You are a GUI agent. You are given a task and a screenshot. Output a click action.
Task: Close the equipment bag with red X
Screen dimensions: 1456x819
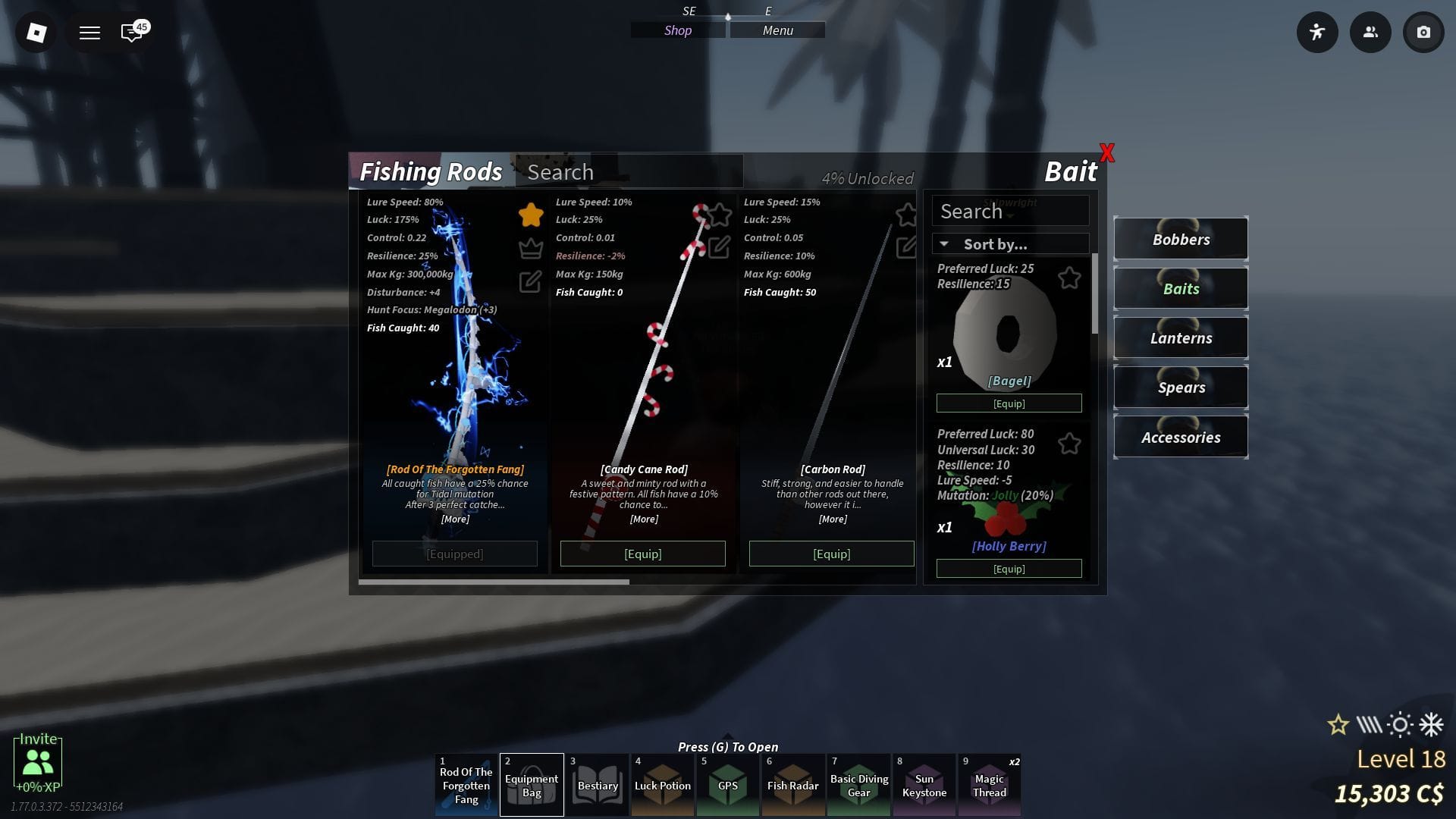(1107, 153)
